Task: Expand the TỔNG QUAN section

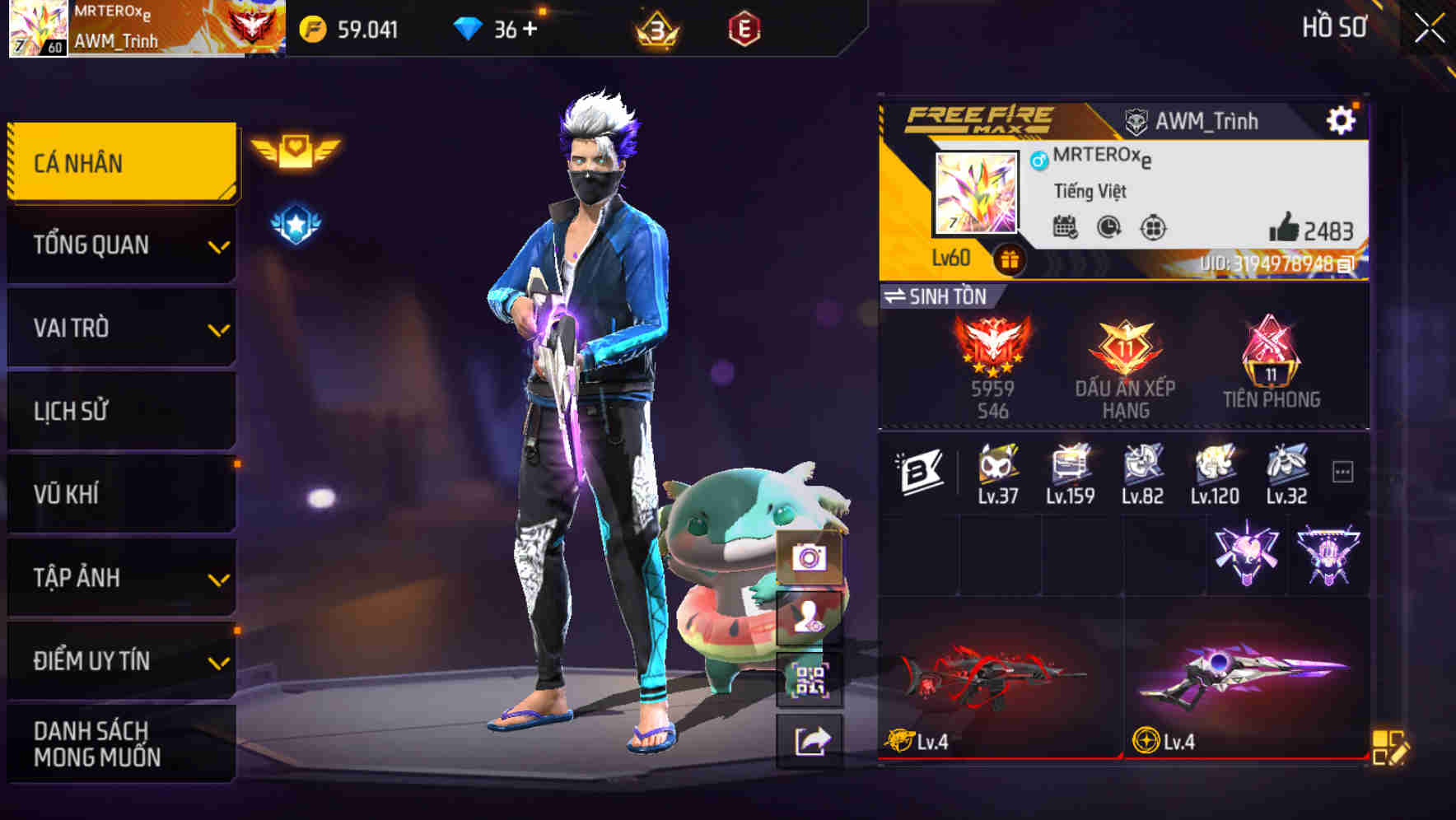Action: [120, 245]
